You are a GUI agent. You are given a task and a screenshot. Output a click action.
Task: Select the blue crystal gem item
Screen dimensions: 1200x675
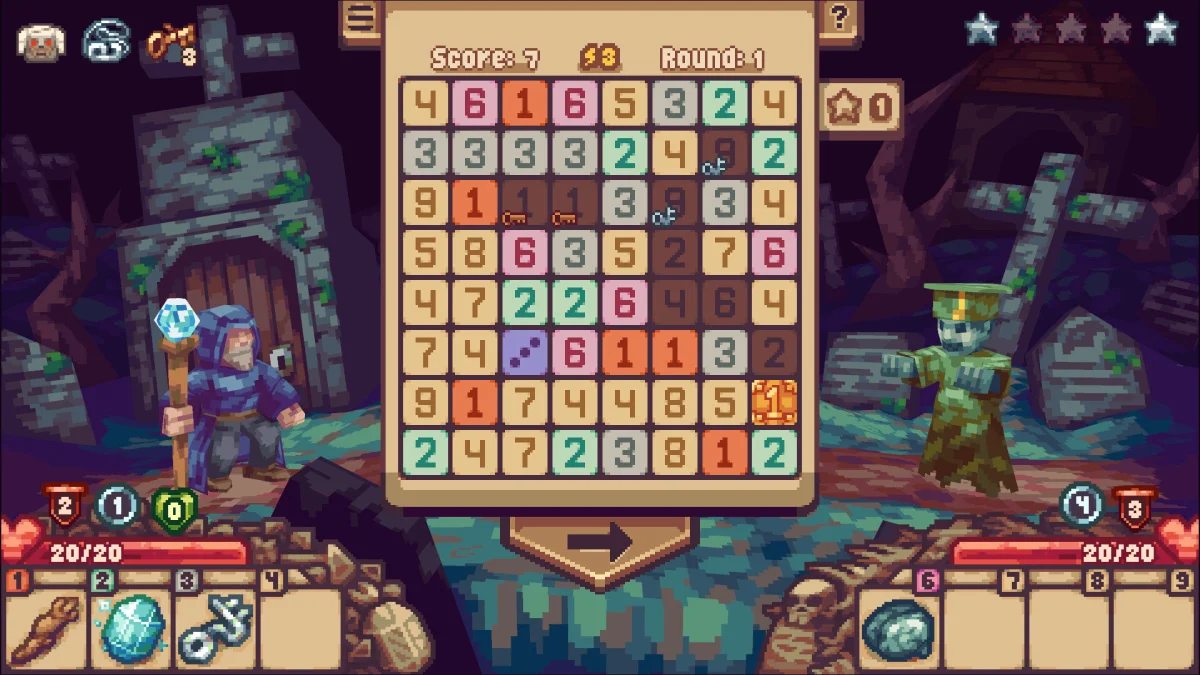(x=132, y=627)
